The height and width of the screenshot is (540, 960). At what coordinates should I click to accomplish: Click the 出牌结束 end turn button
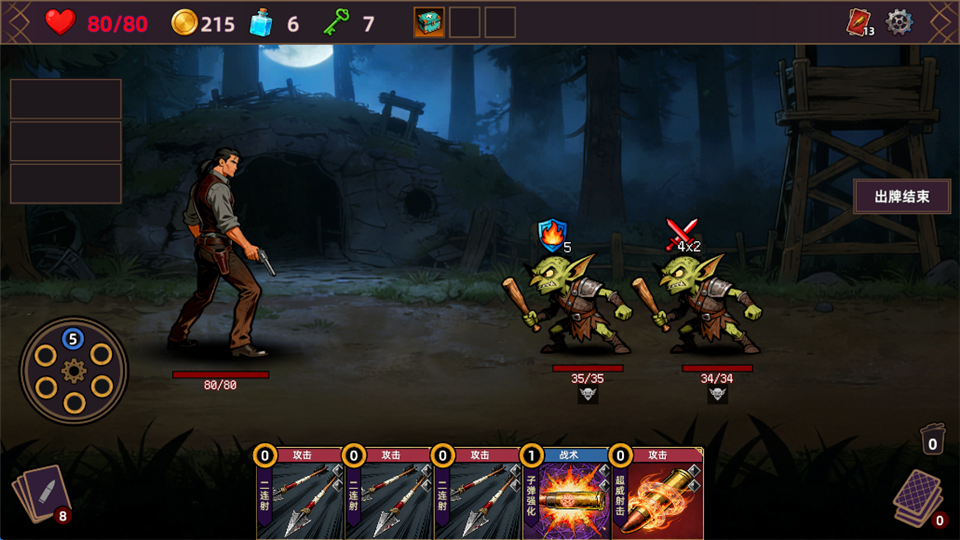(902, 197)
